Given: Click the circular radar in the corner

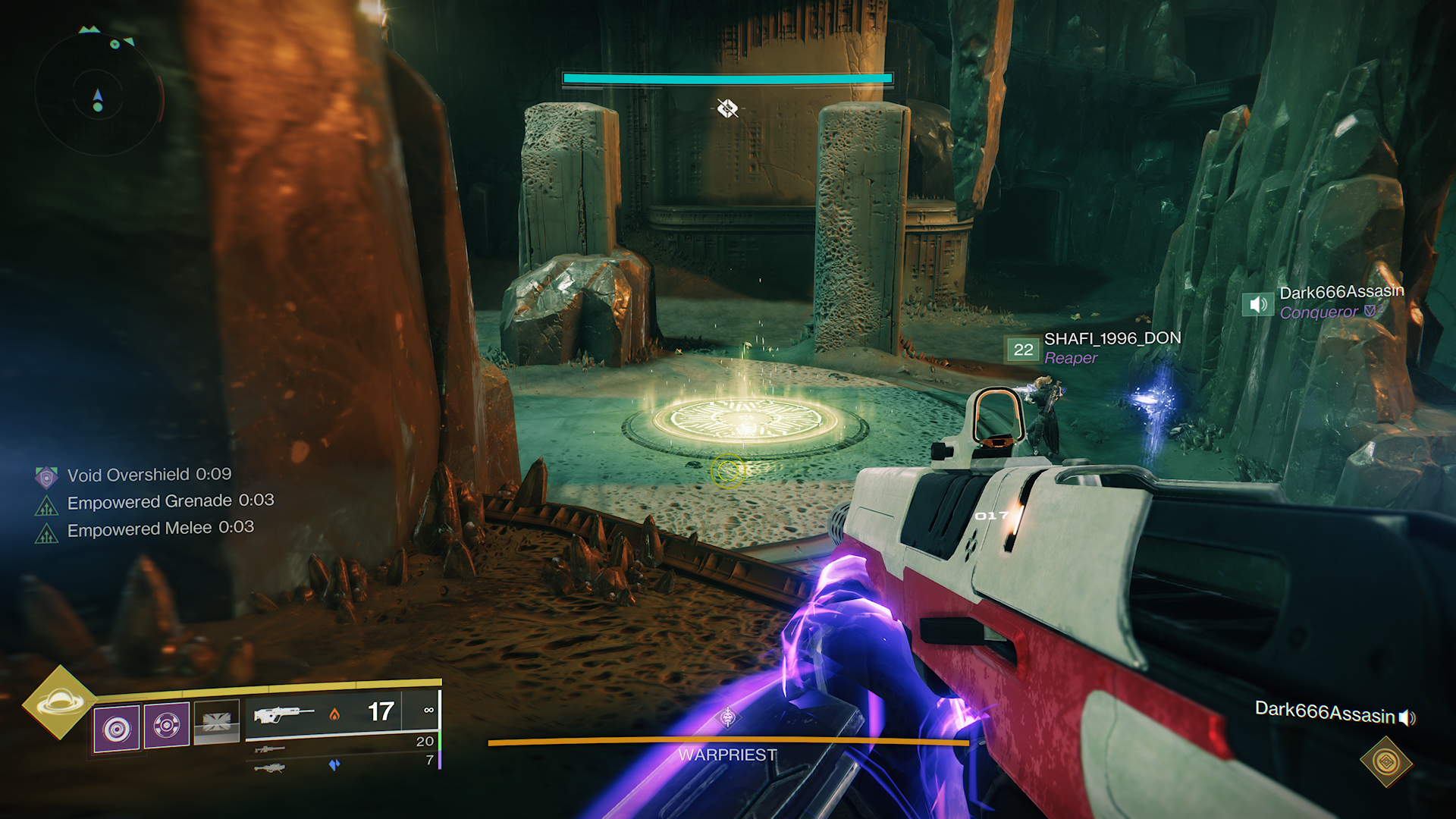Looking at the screenshot, I should click(x=98, y=95).
